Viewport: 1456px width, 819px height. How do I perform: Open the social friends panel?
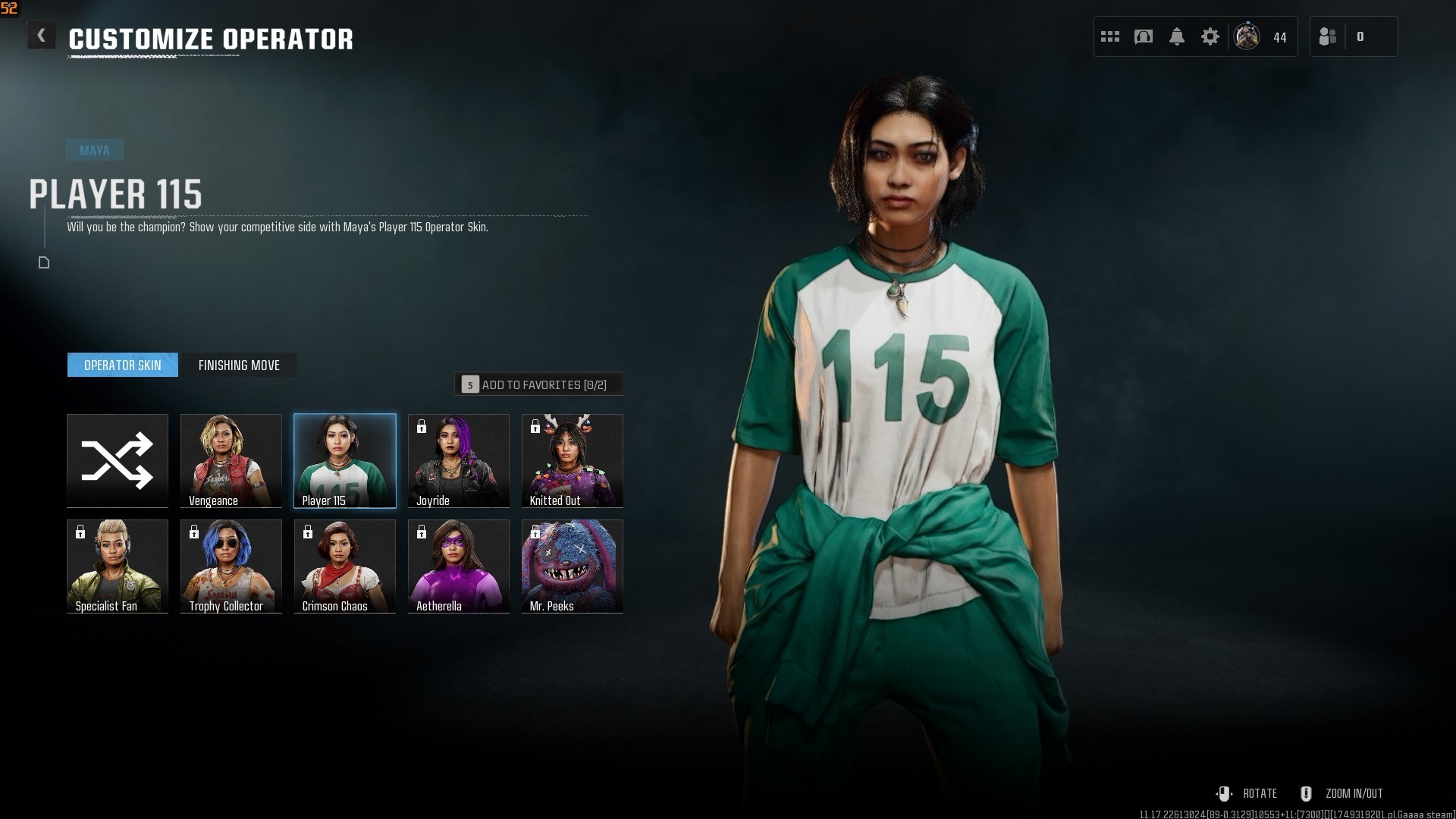(1328, 36)
